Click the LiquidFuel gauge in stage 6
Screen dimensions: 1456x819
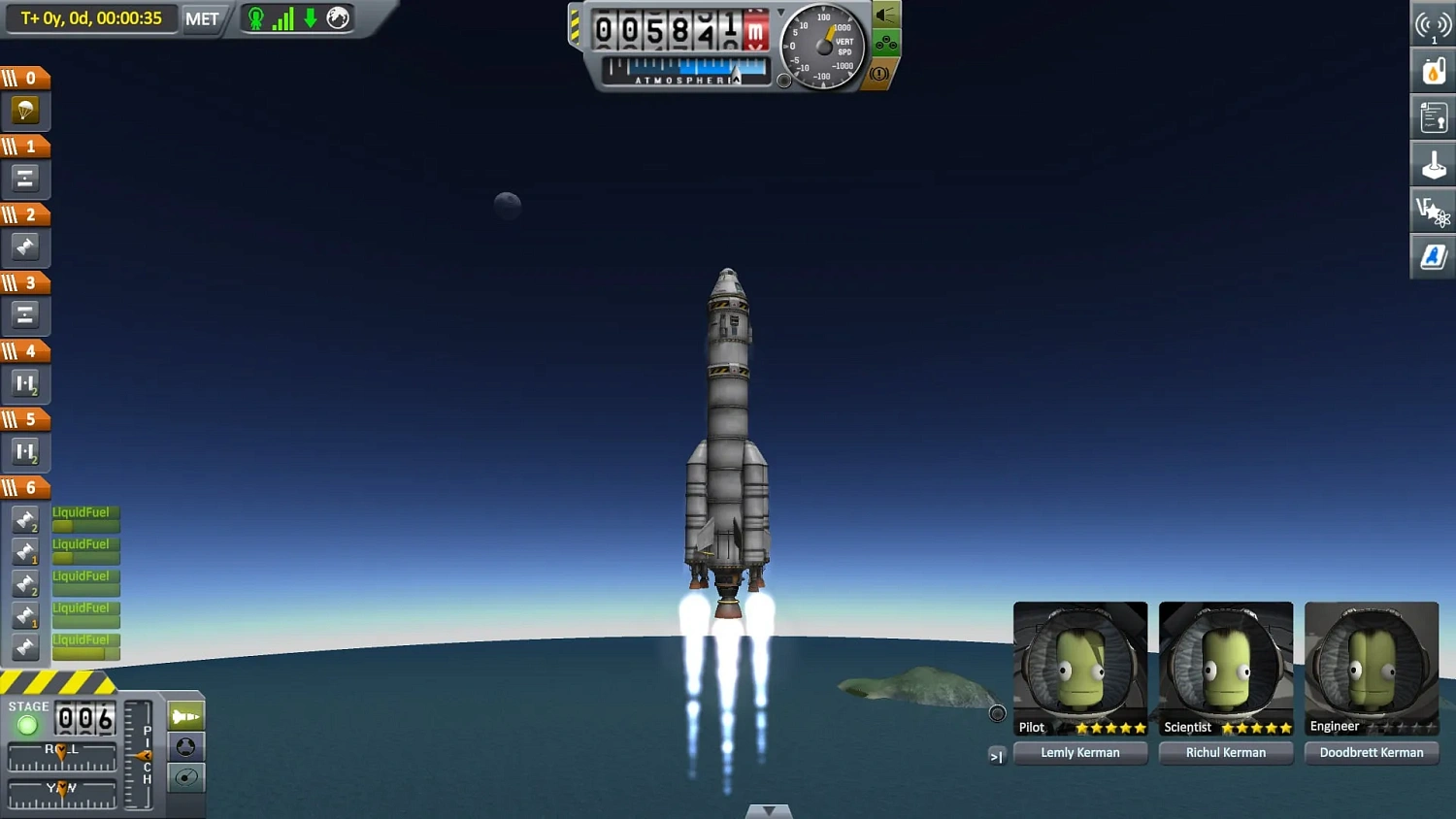84,517
